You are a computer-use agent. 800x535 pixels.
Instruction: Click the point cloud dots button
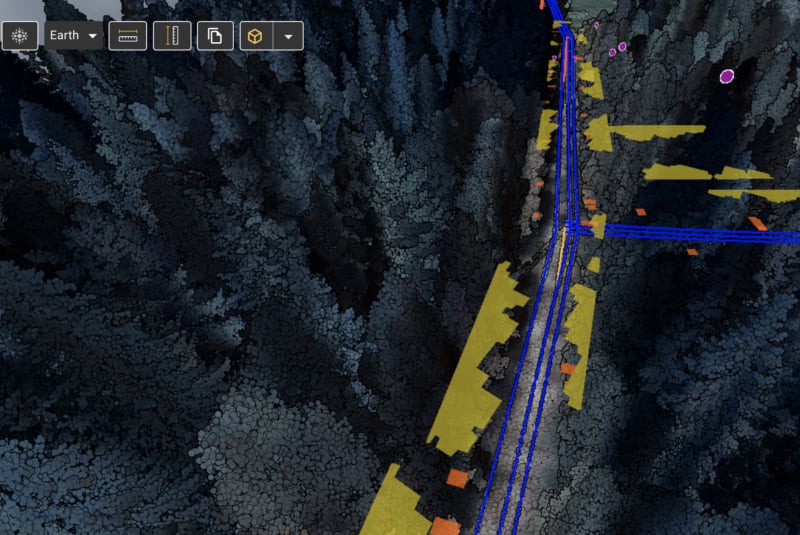(x=19, y=36)
